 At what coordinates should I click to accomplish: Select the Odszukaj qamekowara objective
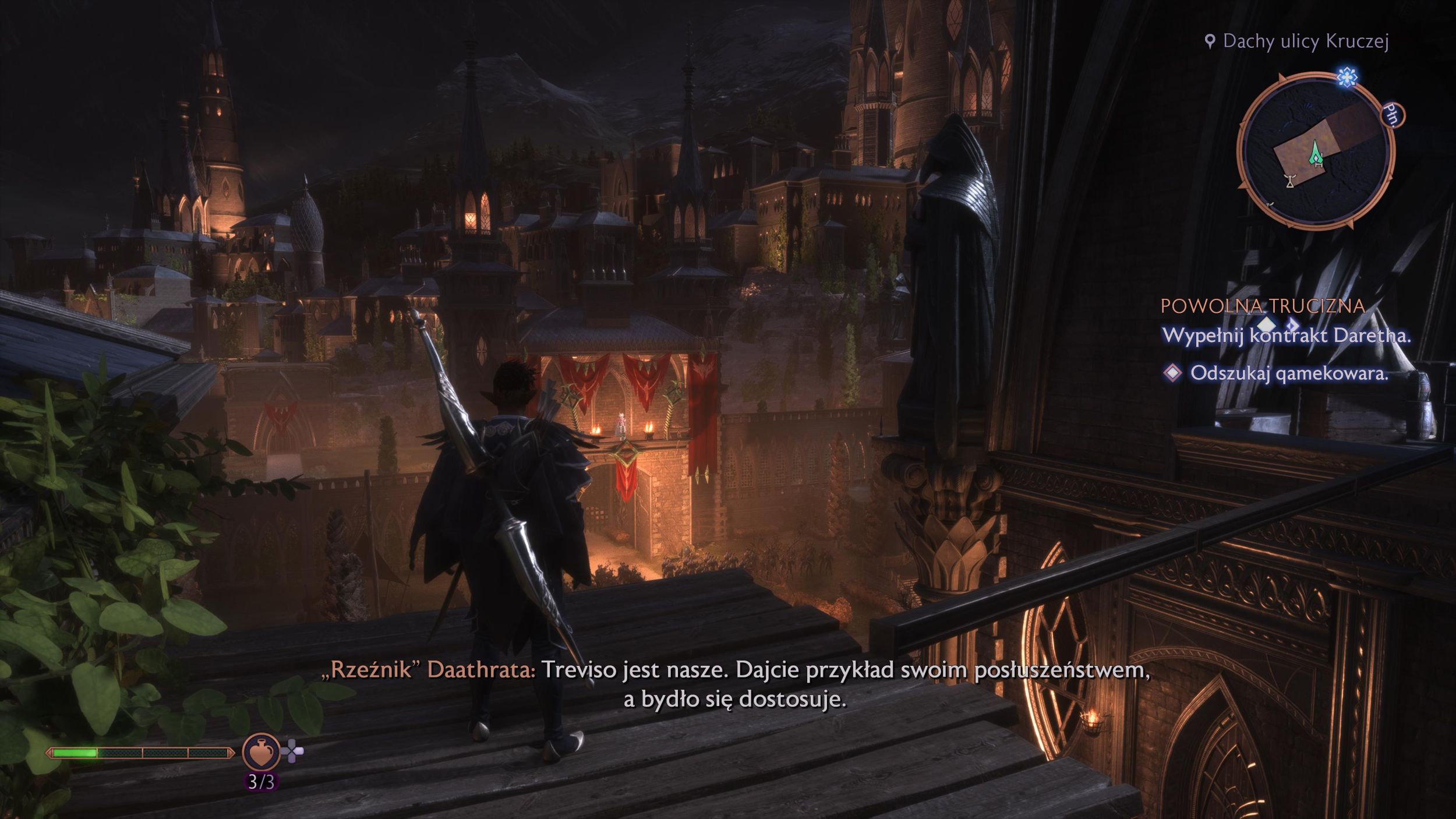click(x=1288, y=373)
